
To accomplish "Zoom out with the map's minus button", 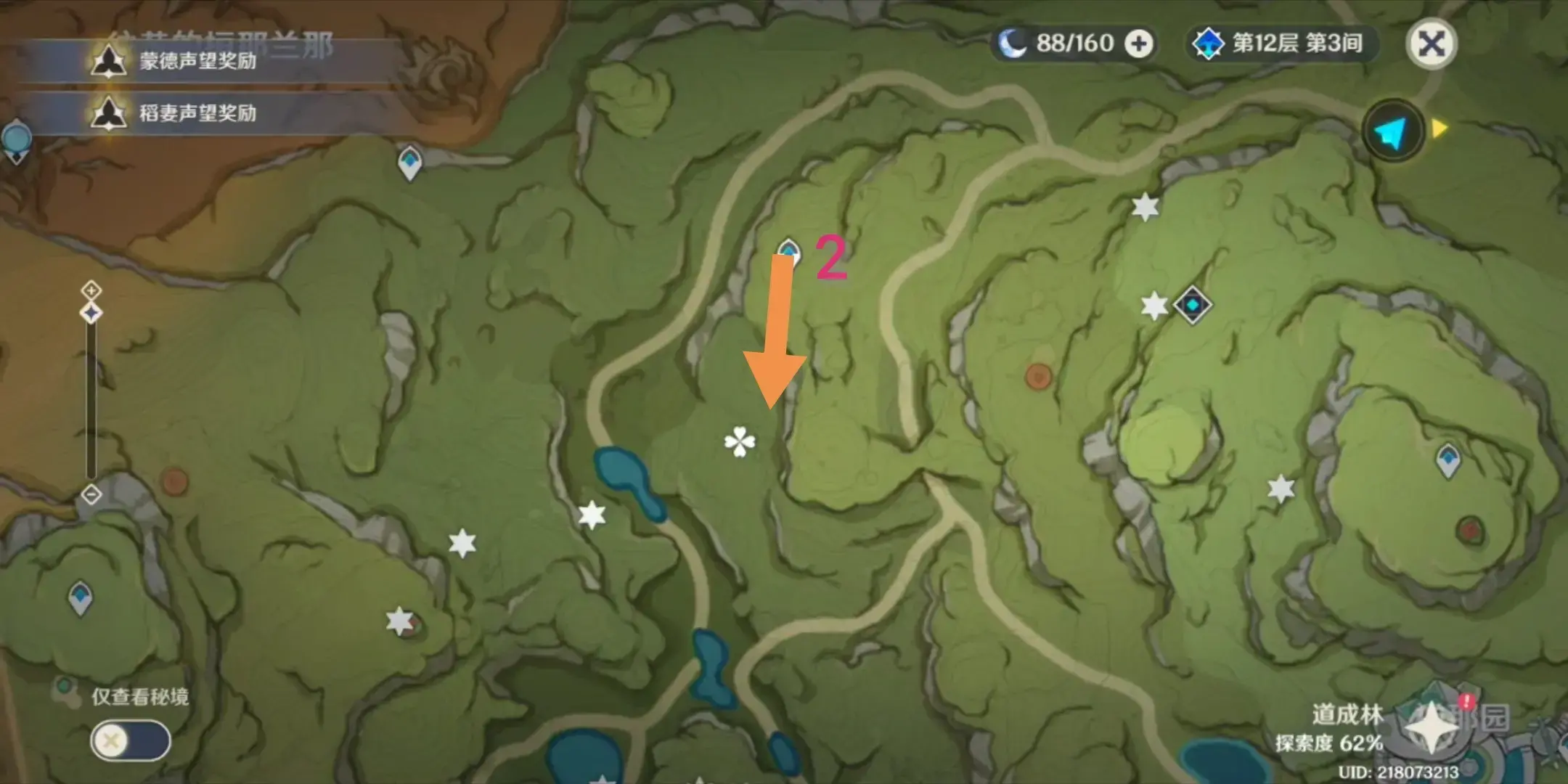I will click(91, 494).
